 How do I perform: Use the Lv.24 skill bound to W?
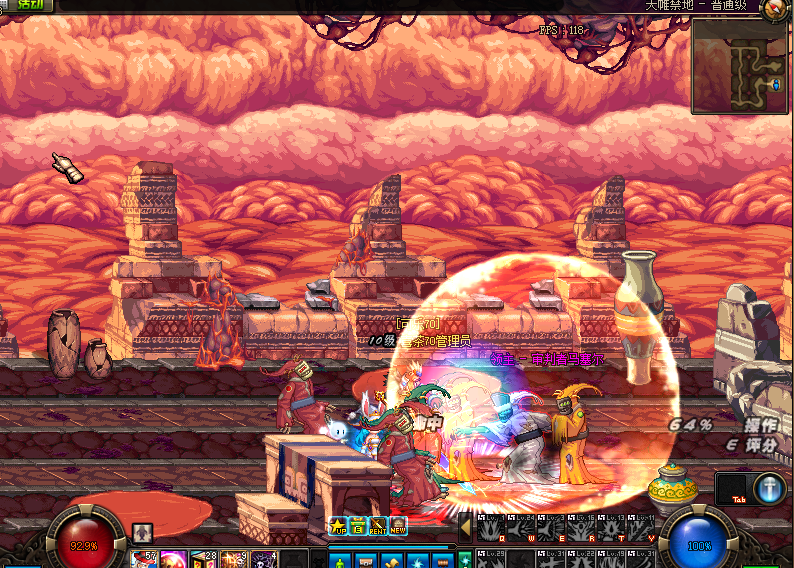pos(523,528)
